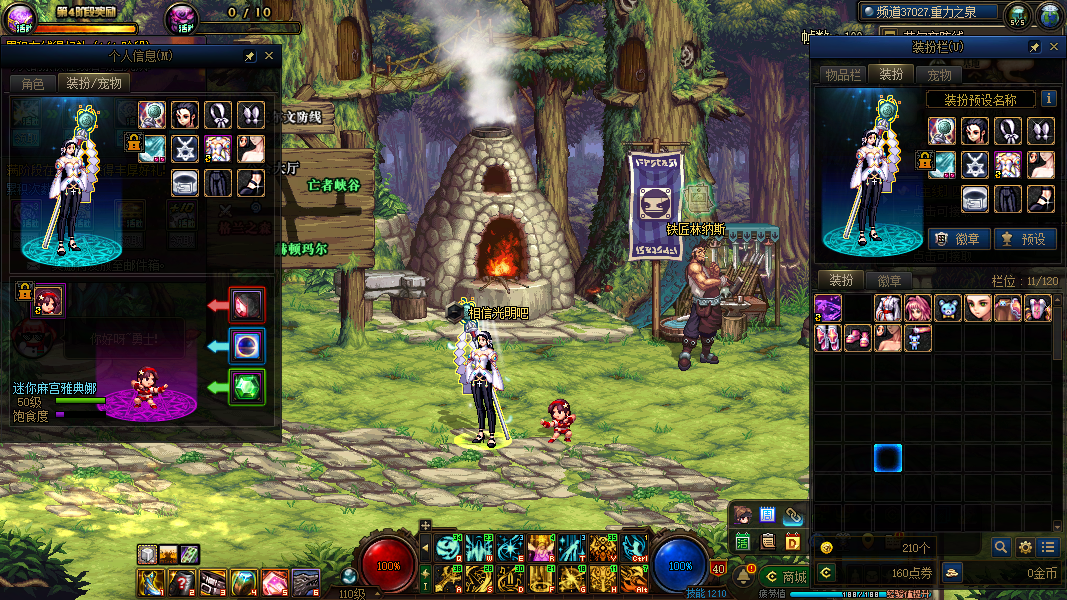Click the mini pet portrait slot
This screenshot has height=600, width=1067.
[x=48, y=299]
